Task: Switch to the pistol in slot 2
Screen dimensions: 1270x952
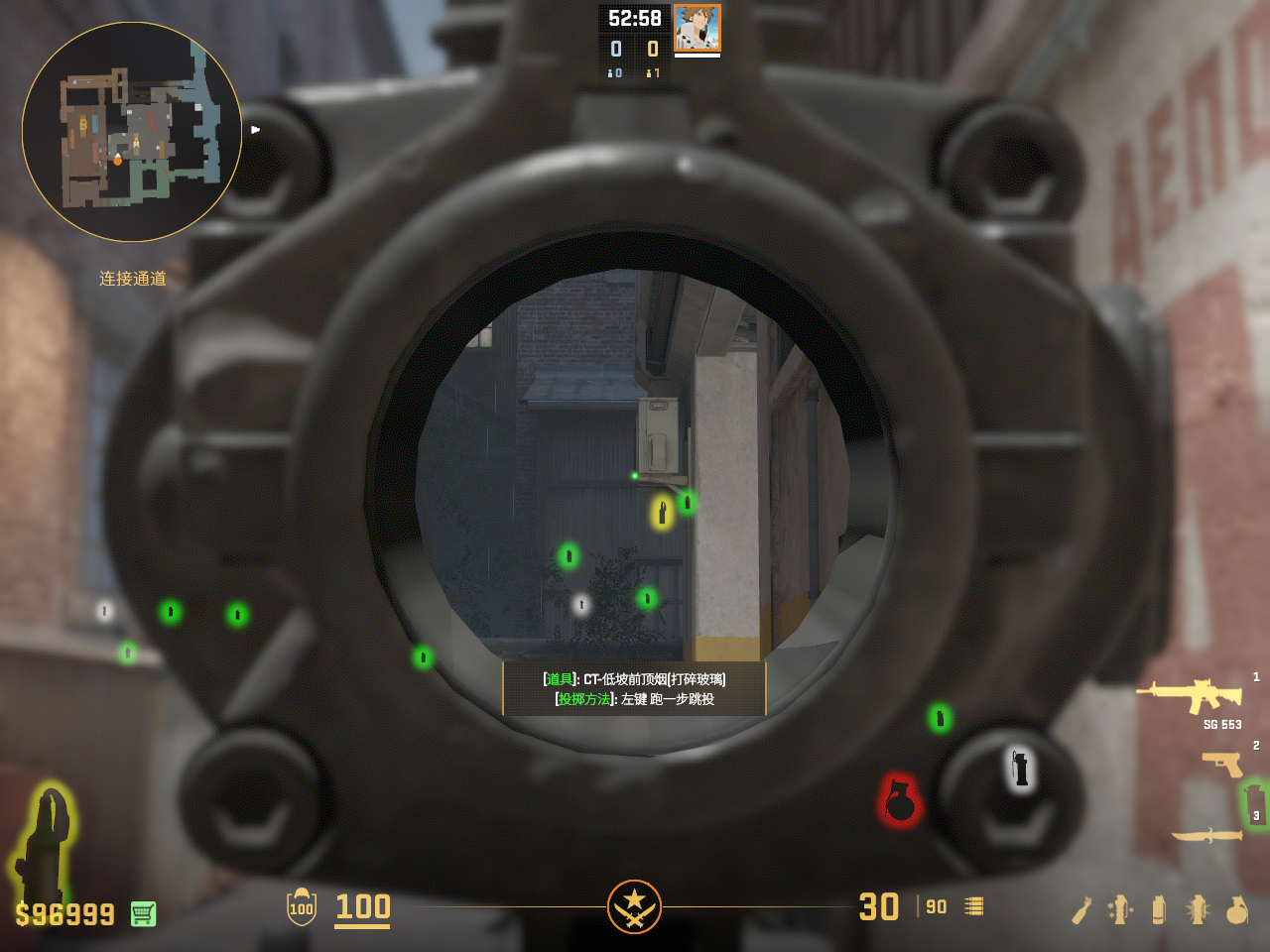Action: tap(1222, 764)
